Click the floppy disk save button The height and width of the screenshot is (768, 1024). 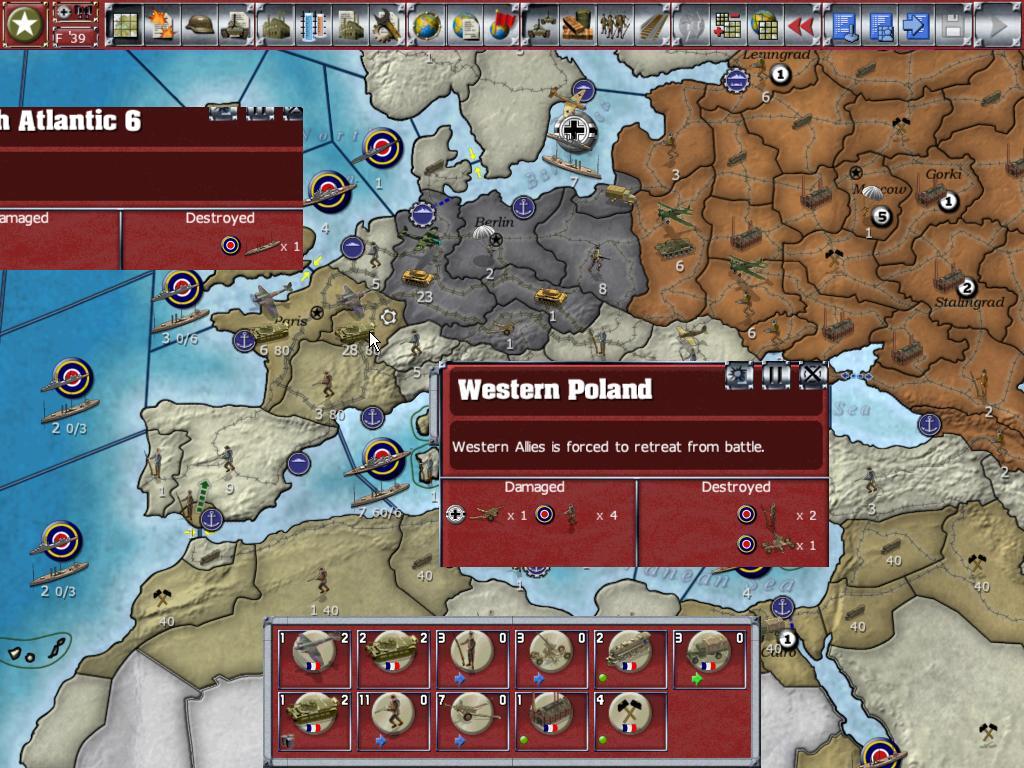pyautogui.click(x=951, y=24)
